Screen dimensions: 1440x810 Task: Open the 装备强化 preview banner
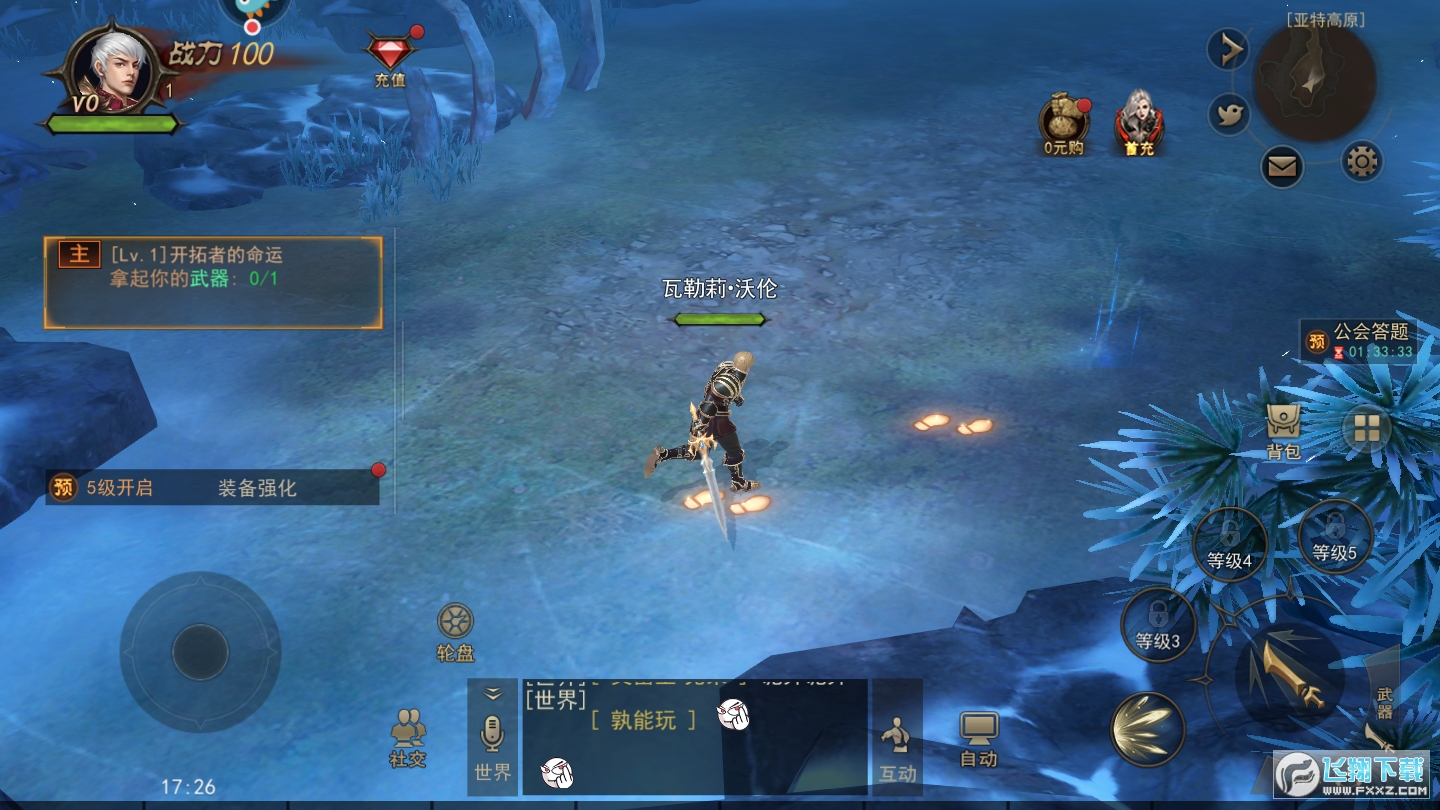212,488
